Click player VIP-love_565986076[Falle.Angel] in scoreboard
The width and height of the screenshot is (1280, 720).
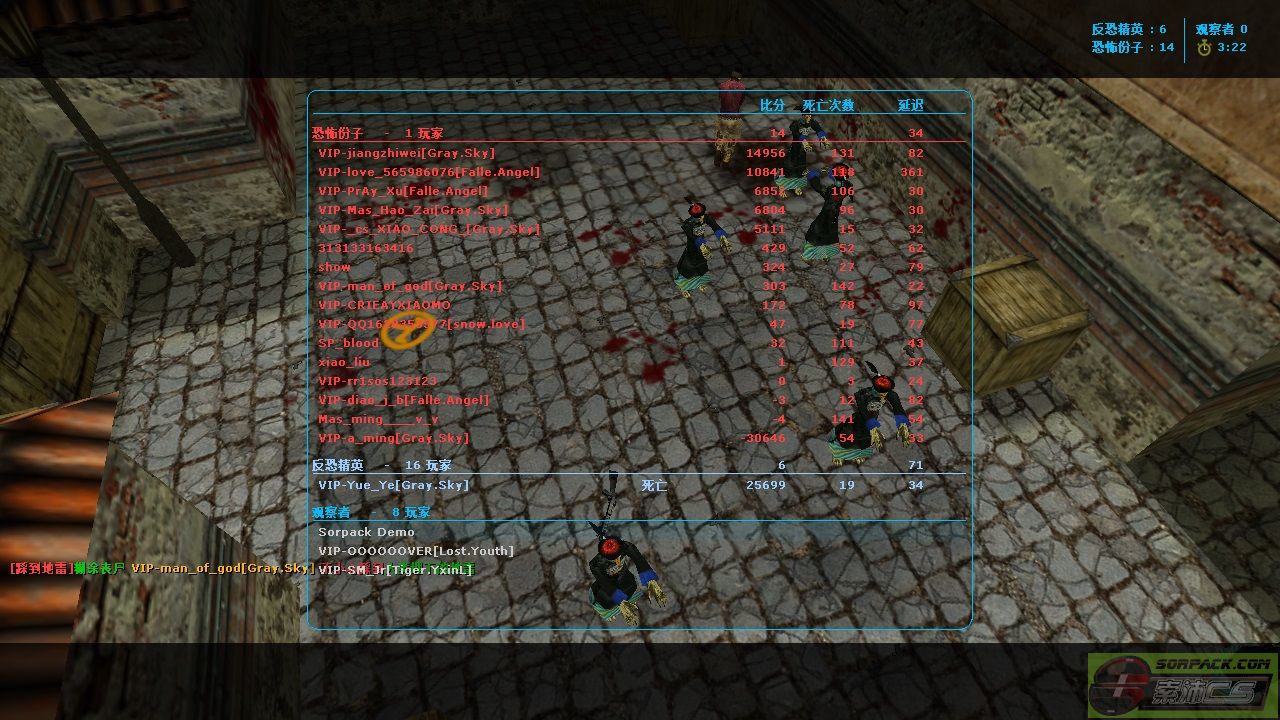(429, 172)
